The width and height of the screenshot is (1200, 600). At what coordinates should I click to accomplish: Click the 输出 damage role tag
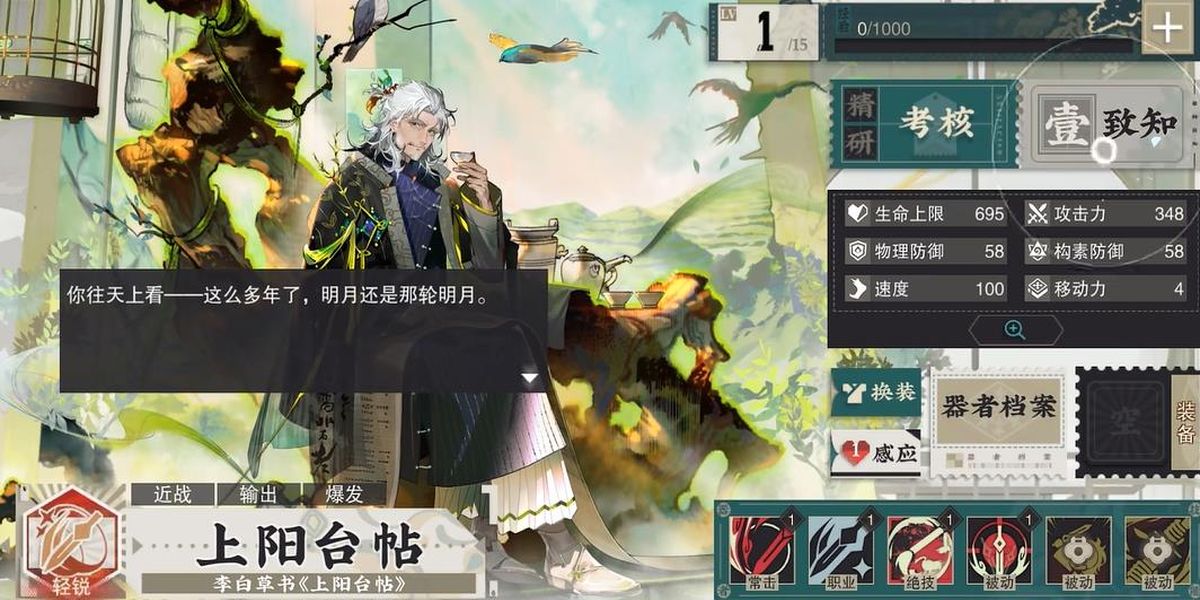coord(258,494)
